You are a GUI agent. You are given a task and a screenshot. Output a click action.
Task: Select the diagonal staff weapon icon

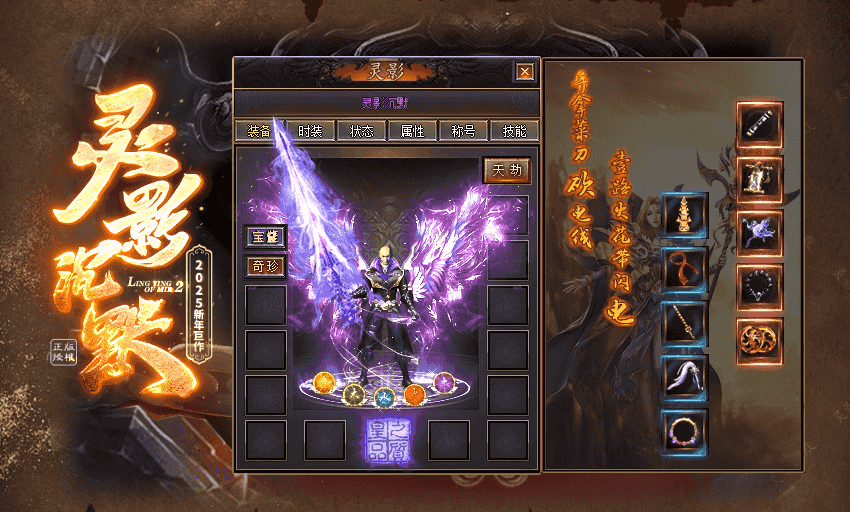[685, 324]
